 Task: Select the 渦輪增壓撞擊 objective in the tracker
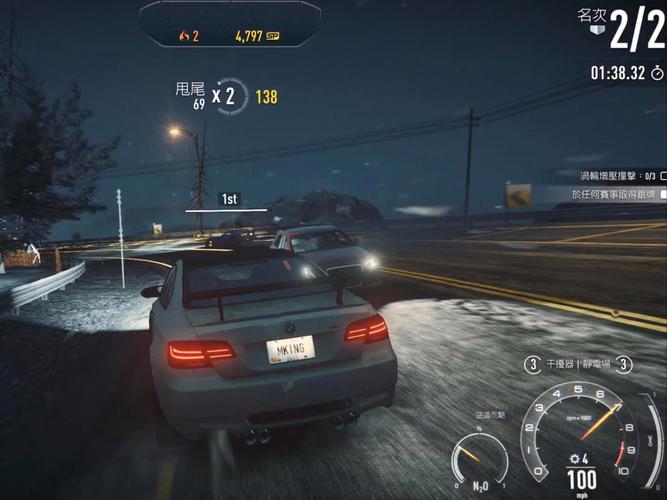tap(606, 175)
